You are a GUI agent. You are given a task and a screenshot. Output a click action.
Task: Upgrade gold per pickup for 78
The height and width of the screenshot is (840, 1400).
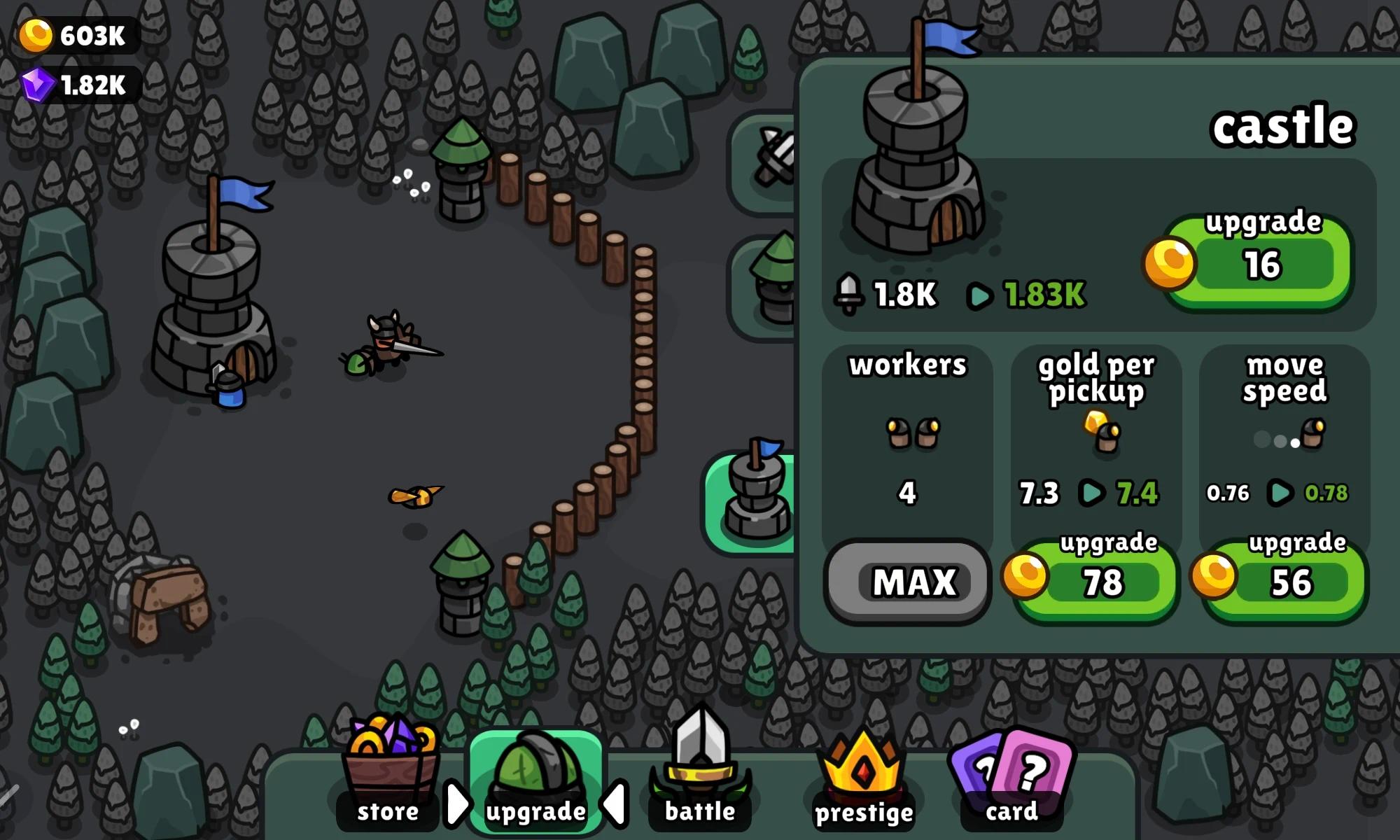point(1099,581)
